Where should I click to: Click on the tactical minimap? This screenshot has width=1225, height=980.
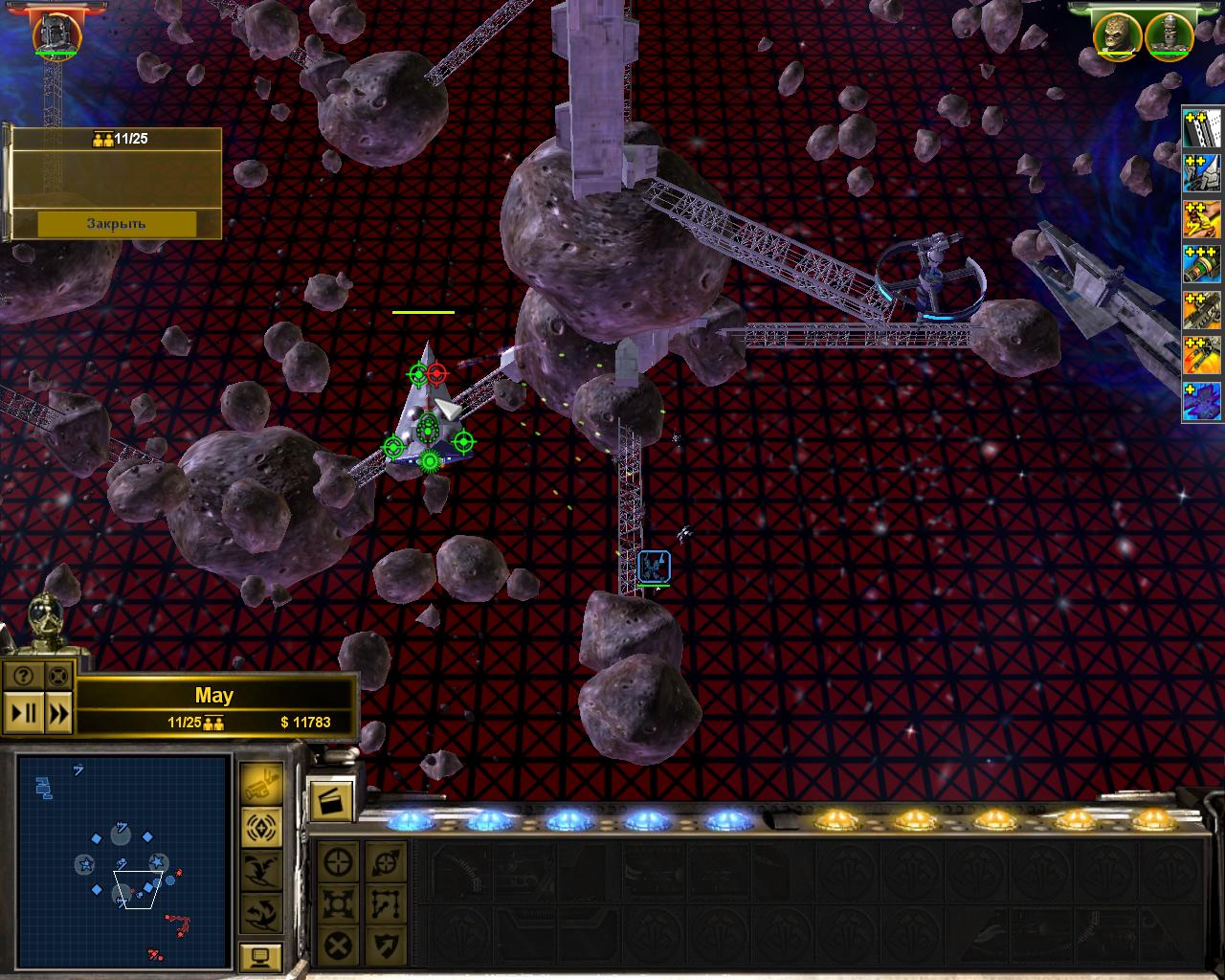(123, 860)
